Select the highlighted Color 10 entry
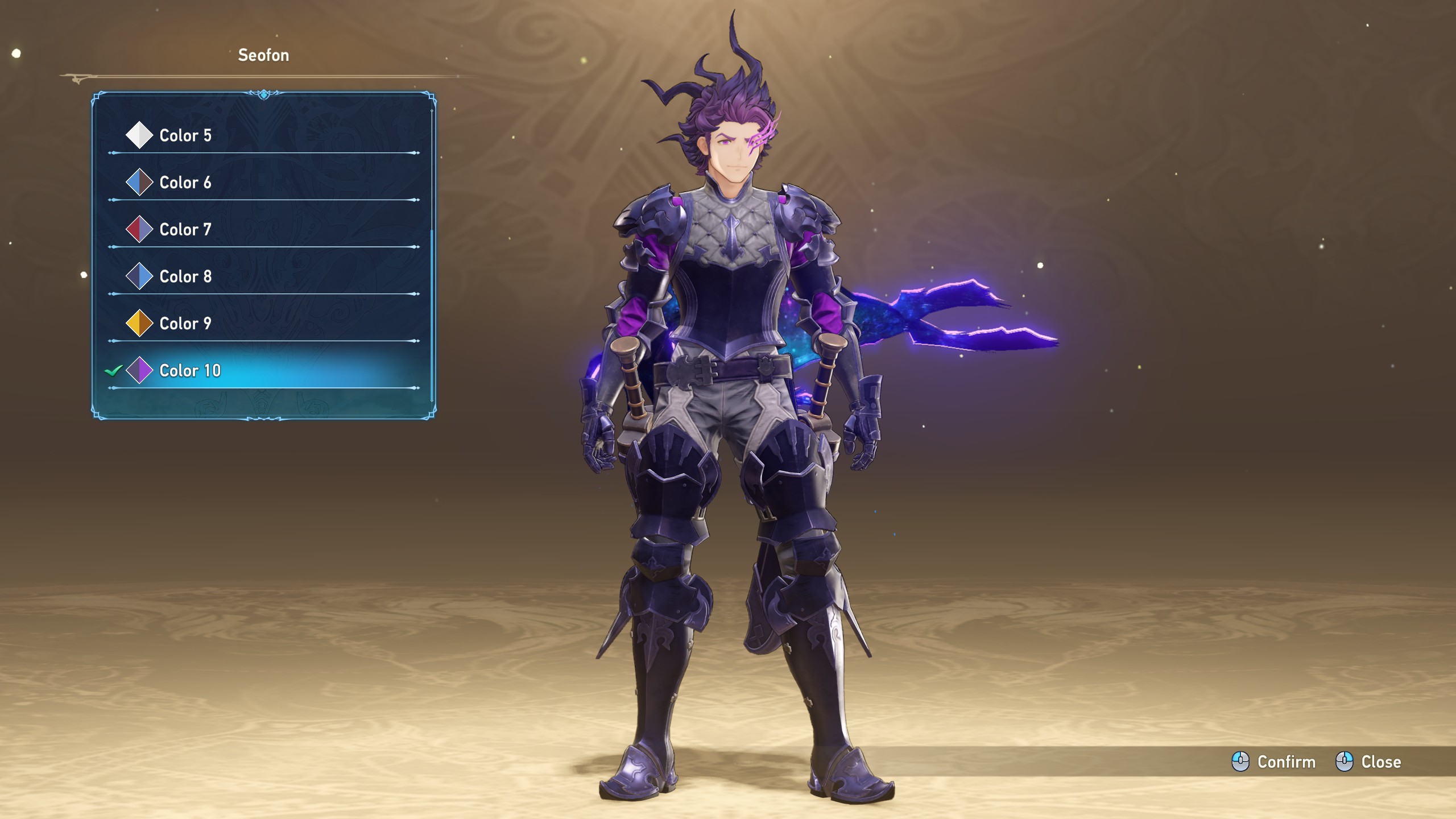The image size is (1456, 819). tap(190, 371)
